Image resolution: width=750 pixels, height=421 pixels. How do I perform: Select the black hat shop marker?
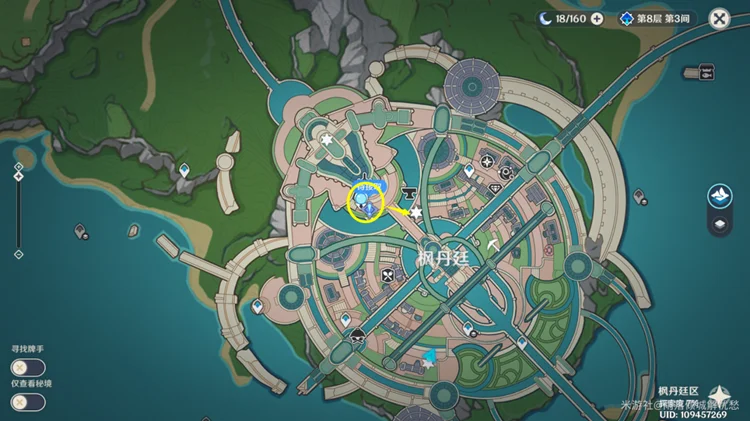click(358, 335)
